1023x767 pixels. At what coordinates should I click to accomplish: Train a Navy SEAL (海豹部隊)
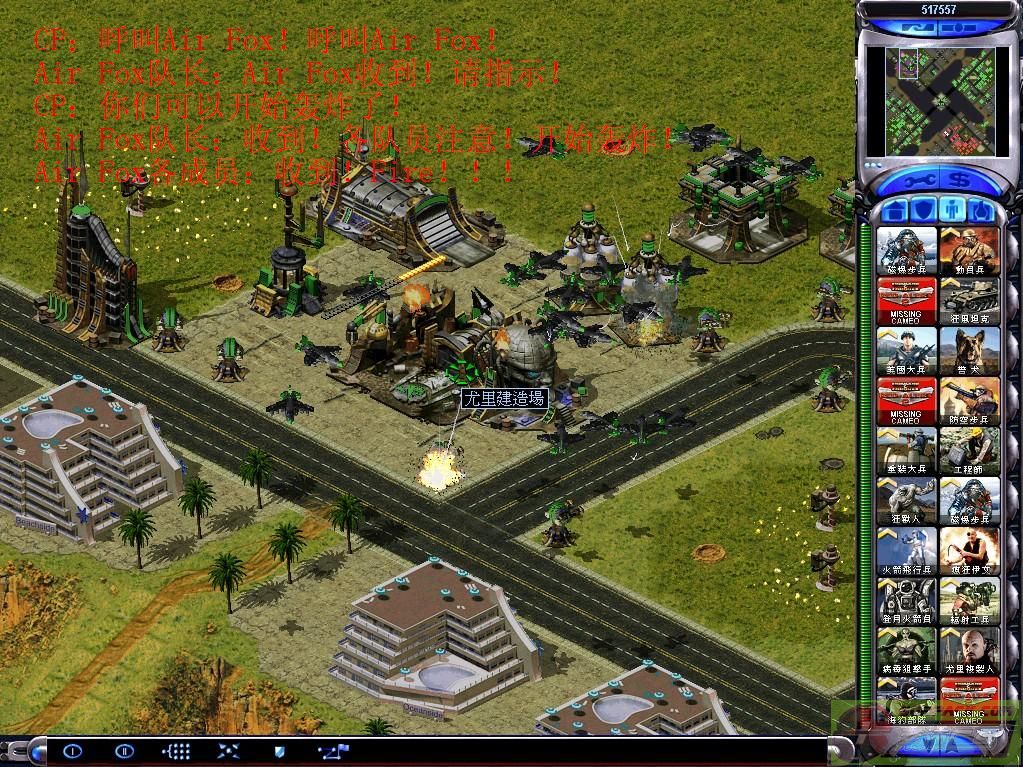pyautogui.click(x=907, y=698)
